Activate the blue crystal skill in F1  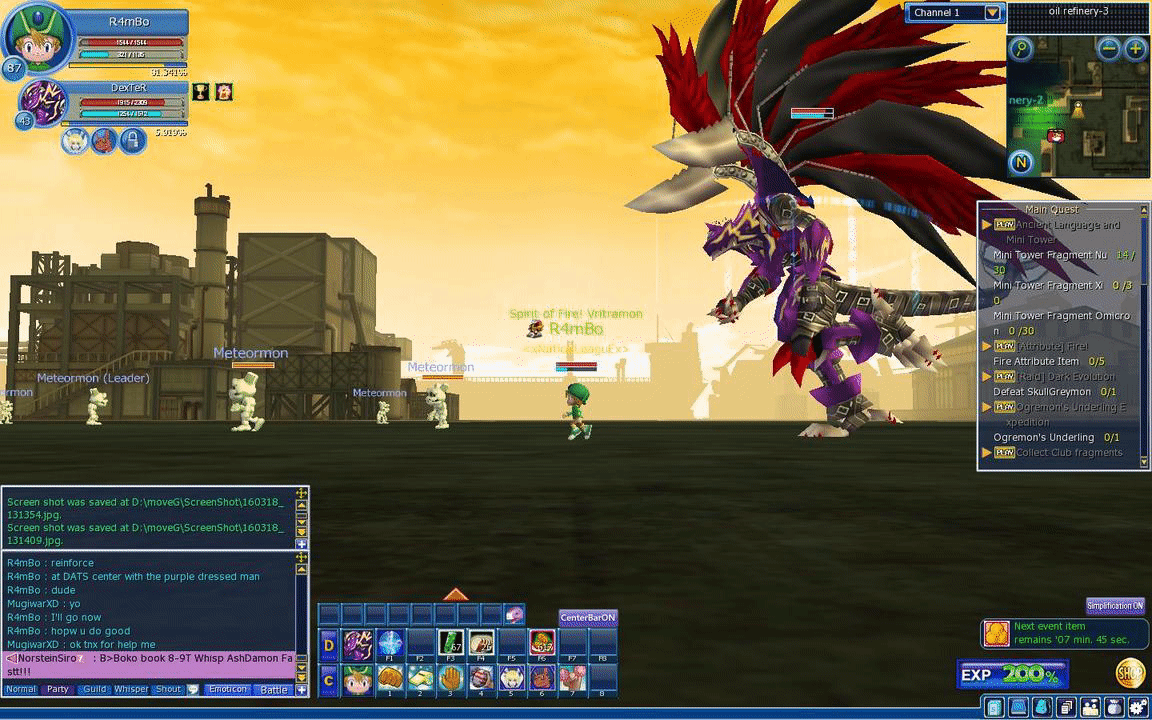click(391, 643)
